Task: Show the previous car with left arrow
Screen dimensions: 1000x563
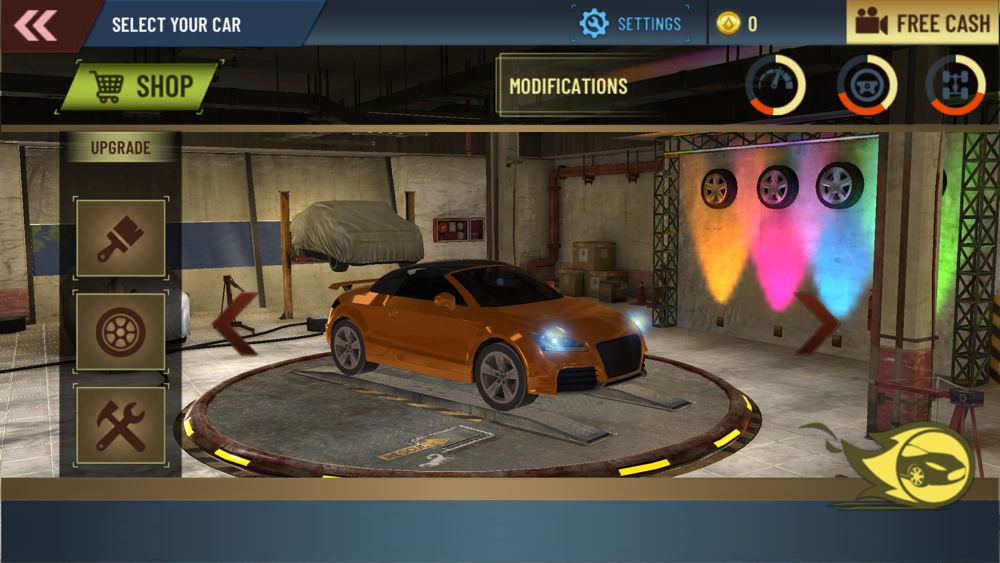Action: coord(236,323)
